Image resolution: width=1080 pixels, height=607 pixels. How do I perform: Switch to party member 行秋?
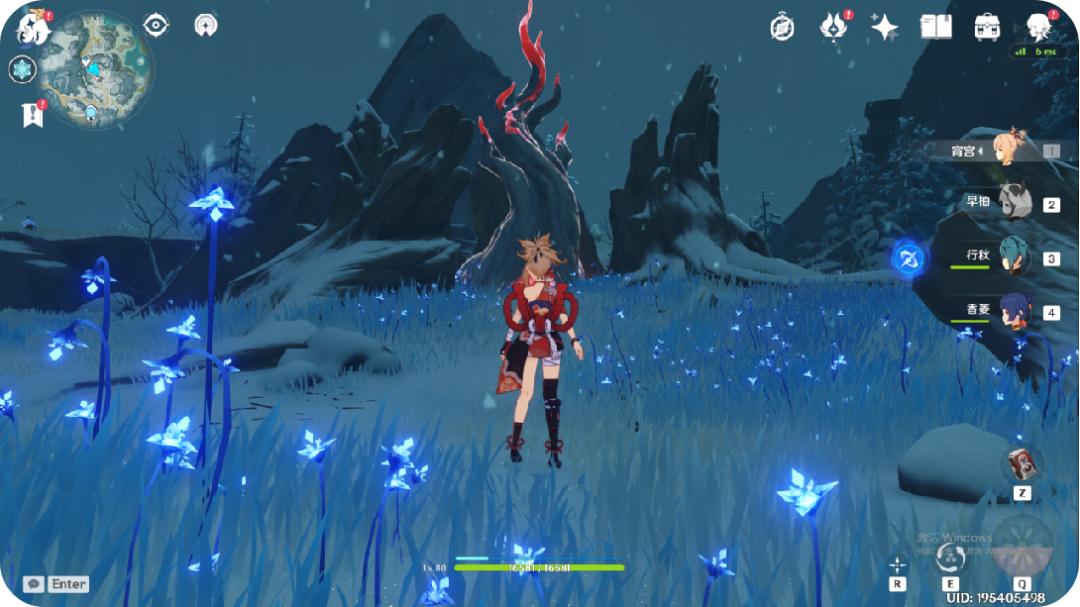1012,257
